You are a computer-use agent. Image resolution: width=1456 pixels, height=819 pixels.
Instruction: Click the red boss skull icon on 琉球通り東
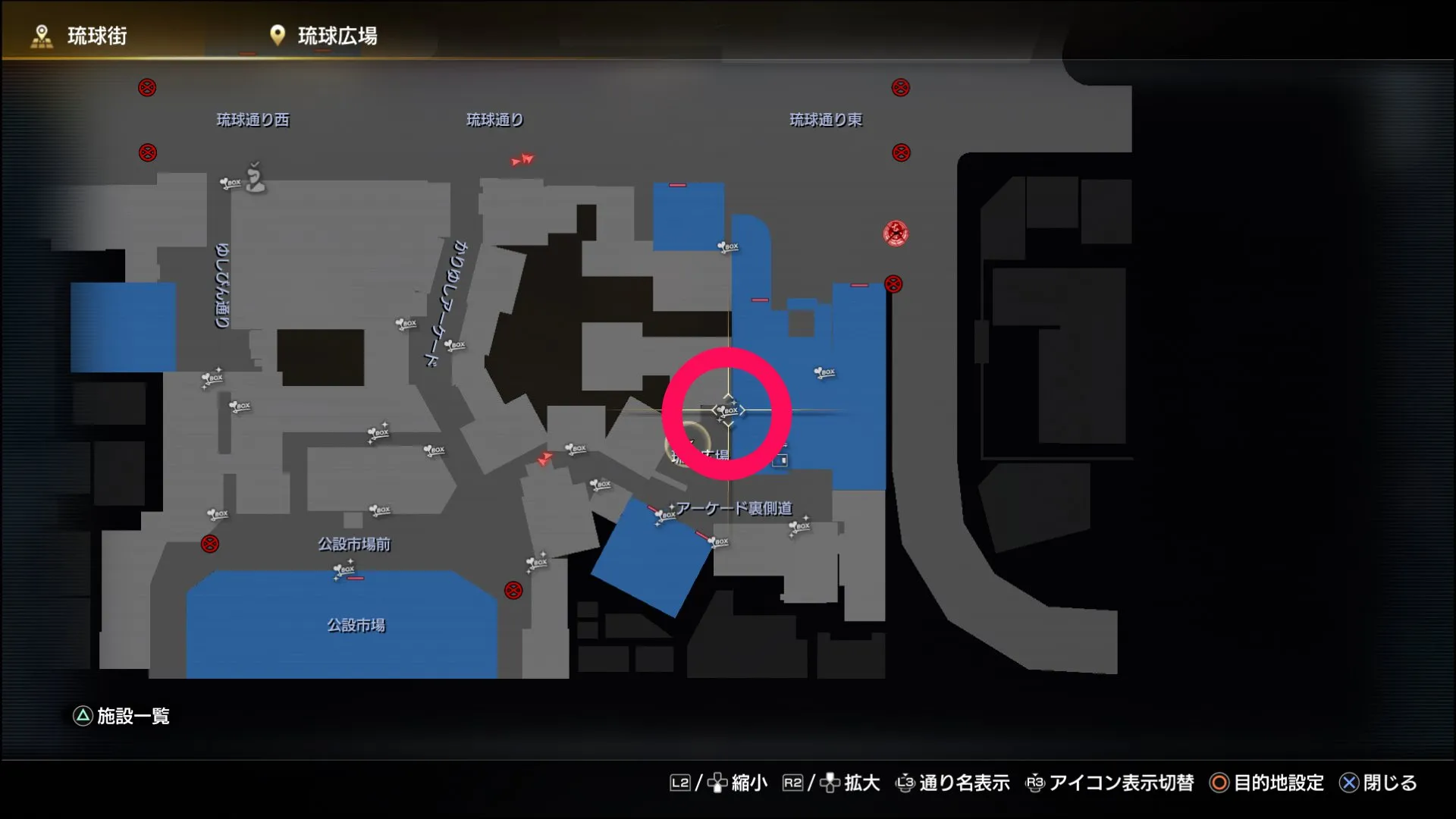896,234
